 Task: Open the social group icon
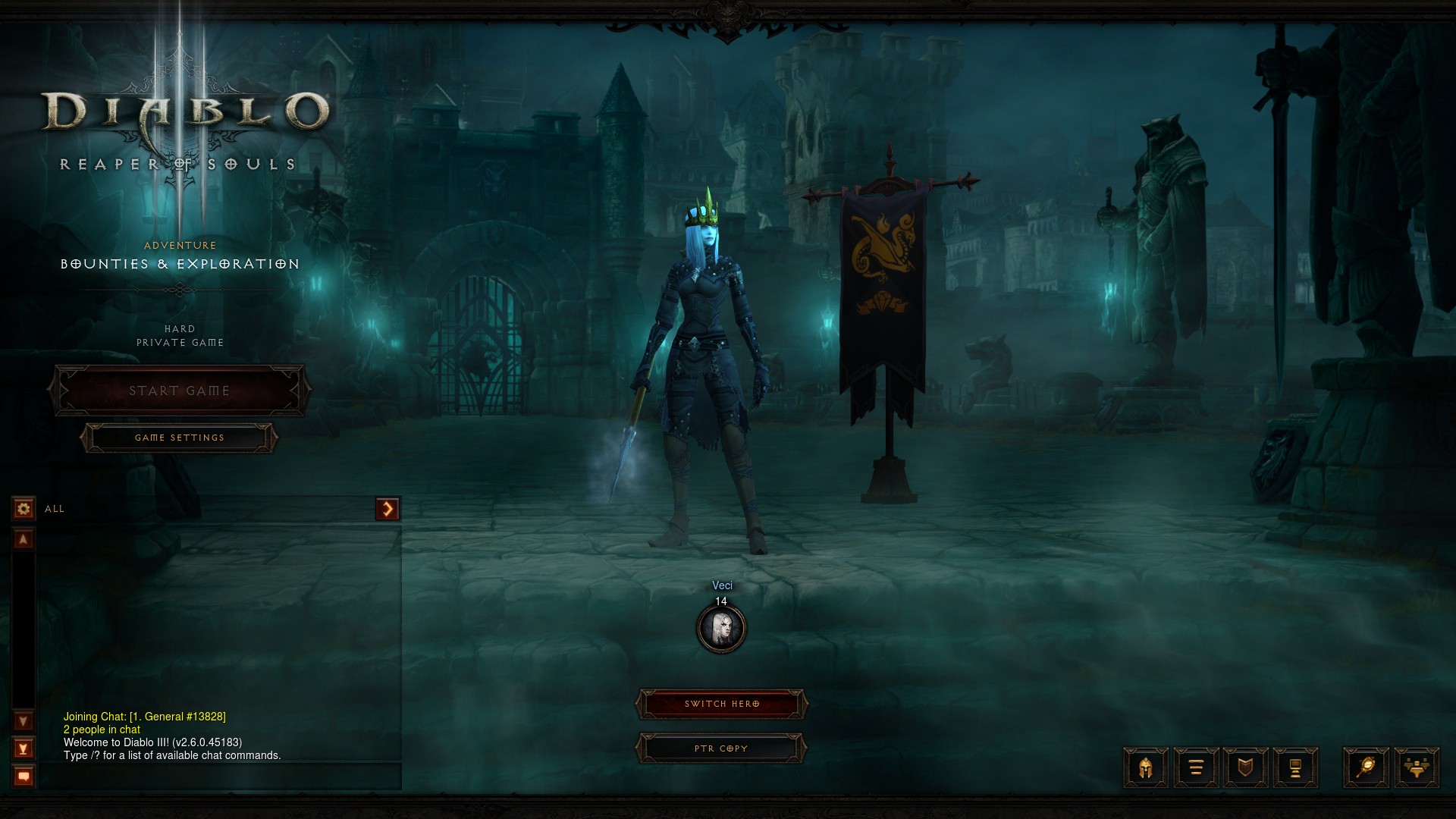point(1416,767)
